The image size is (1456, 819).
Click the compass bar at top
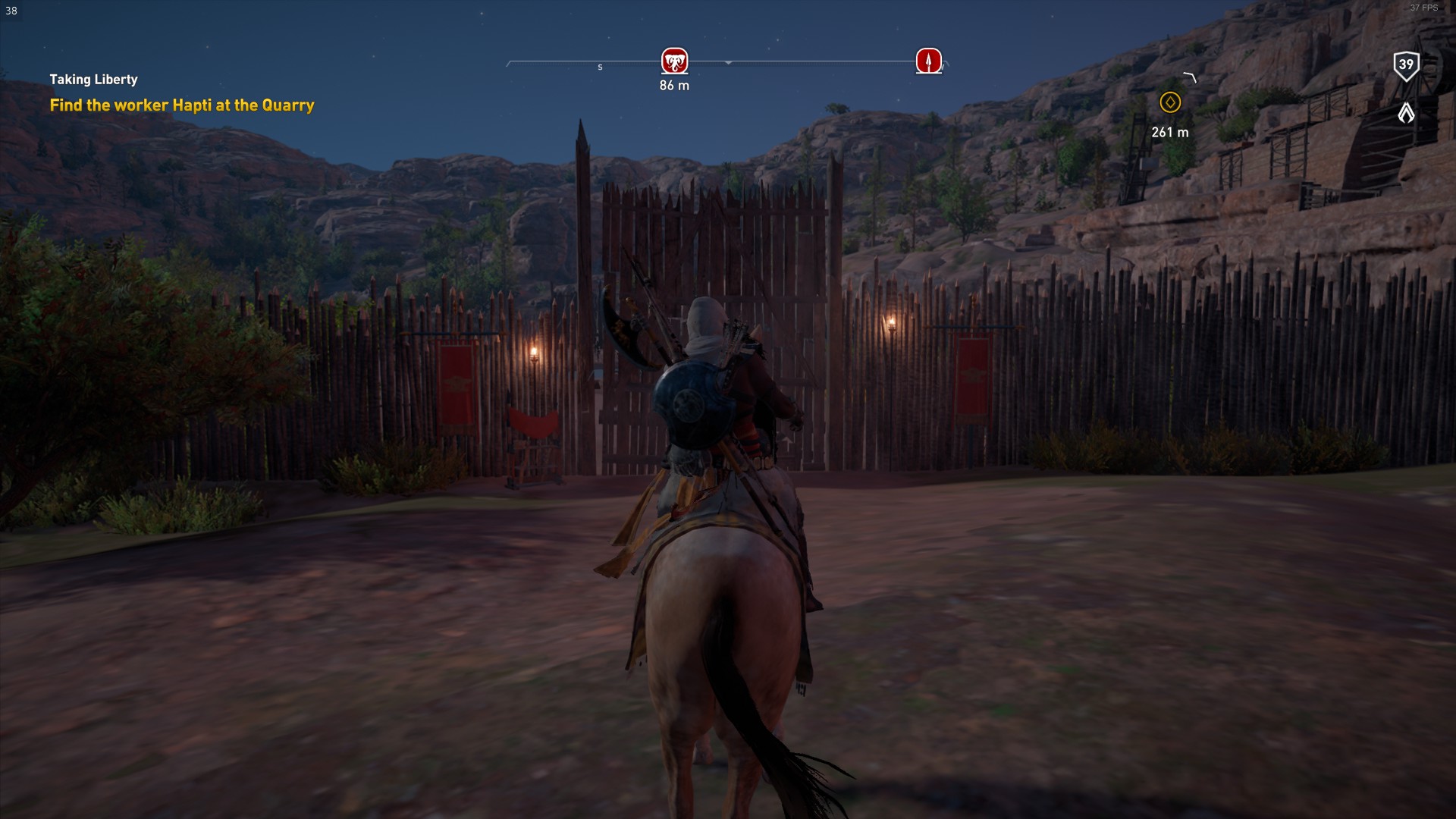click(796, 62)
